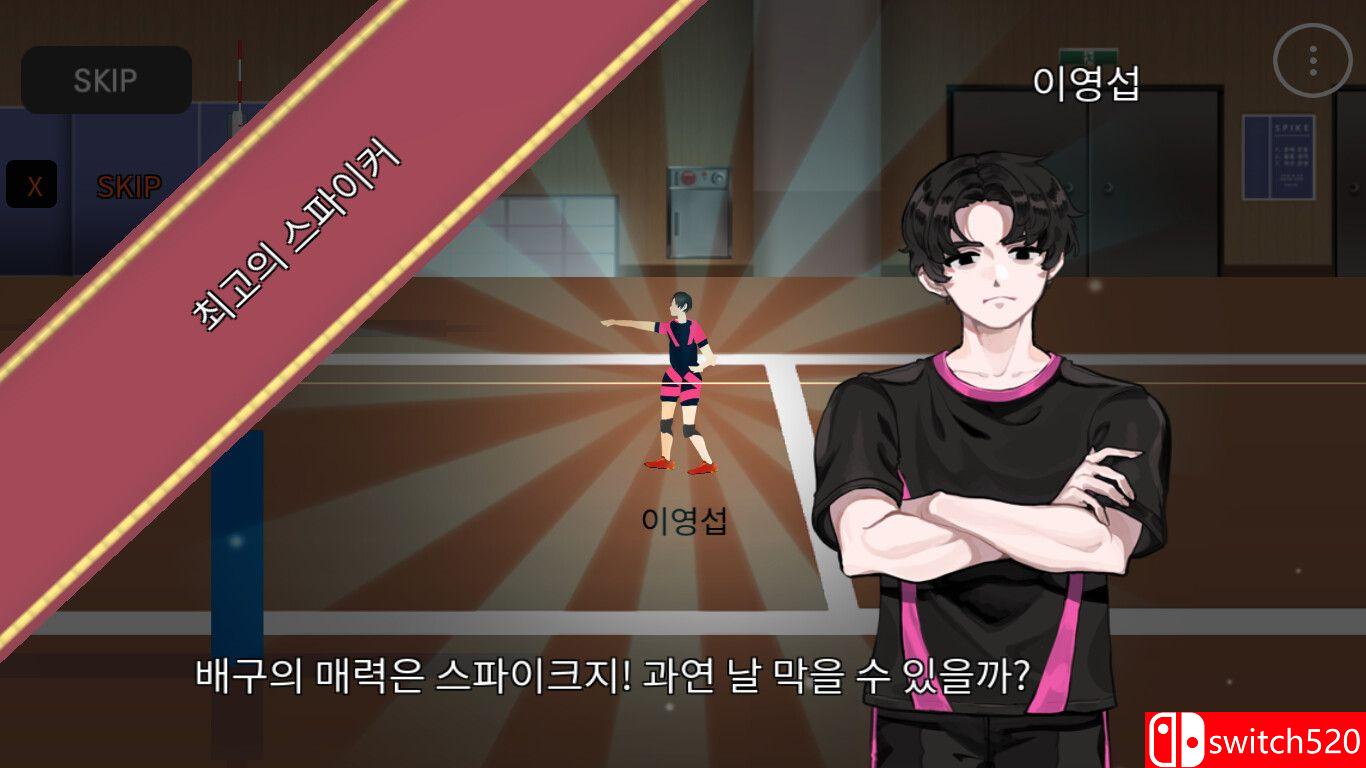Viewport: 1366px width, 768px height.
Task: Click the red button on the background machine
Action: (690, 178)
